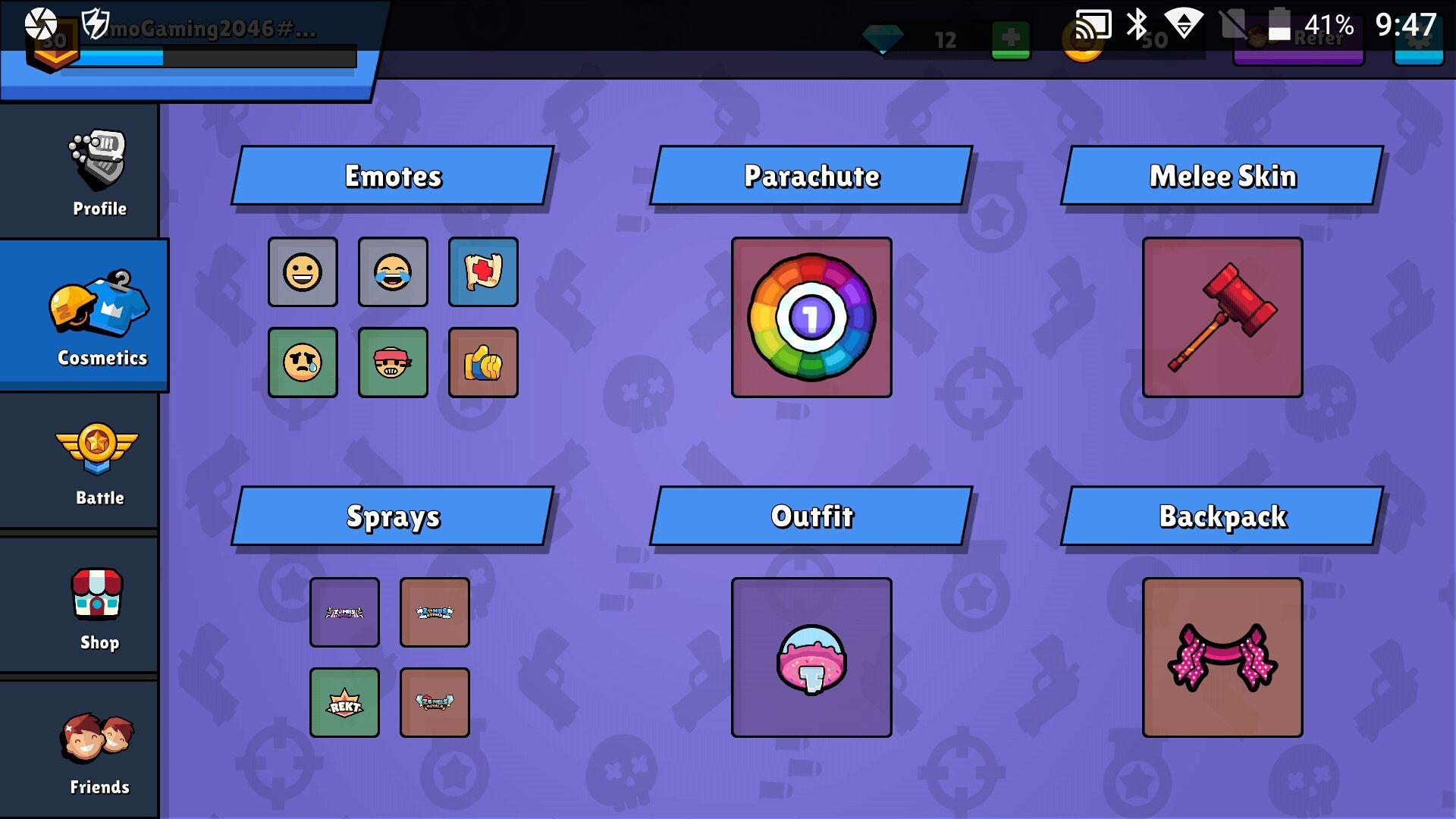Select the crying face emote
1456x819 pixels.
[x=303, y=362]
